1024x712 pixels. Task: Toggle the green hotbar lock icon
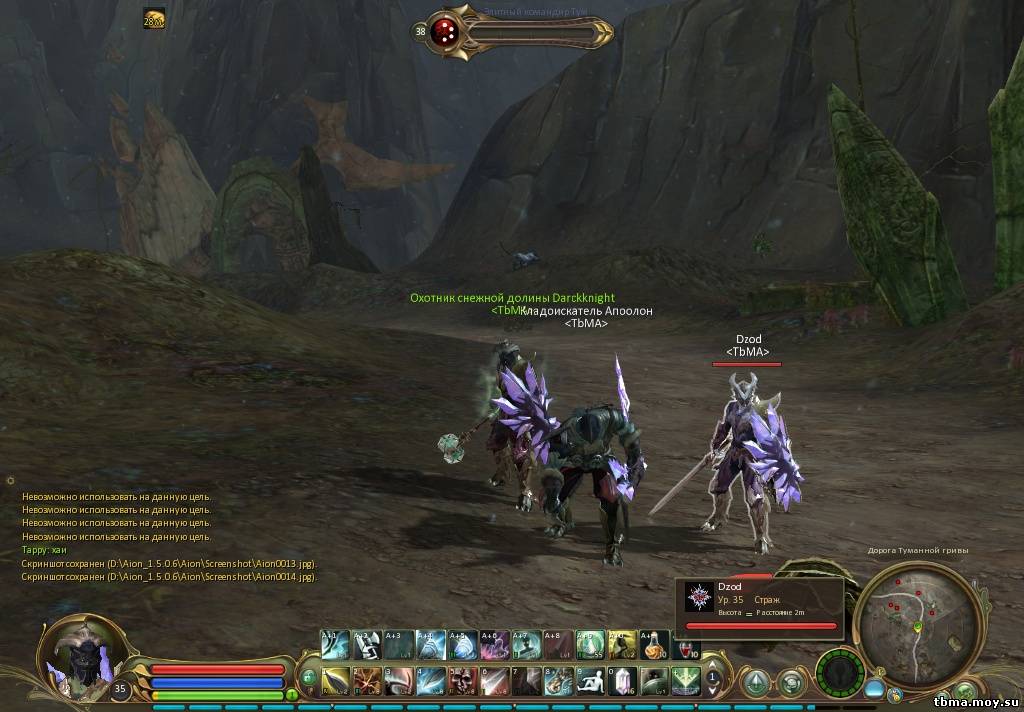pyautogui.click(x=309, y=677)
